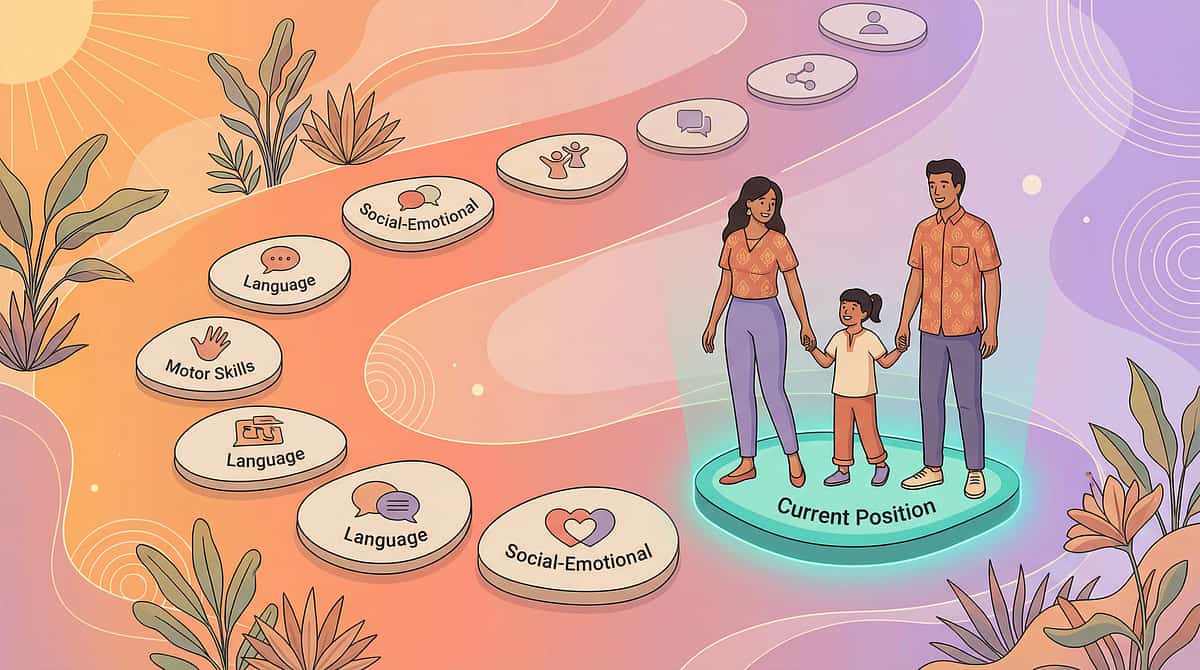Select the share icon stone
1200x670 pixels.
[x=801, y=76]
